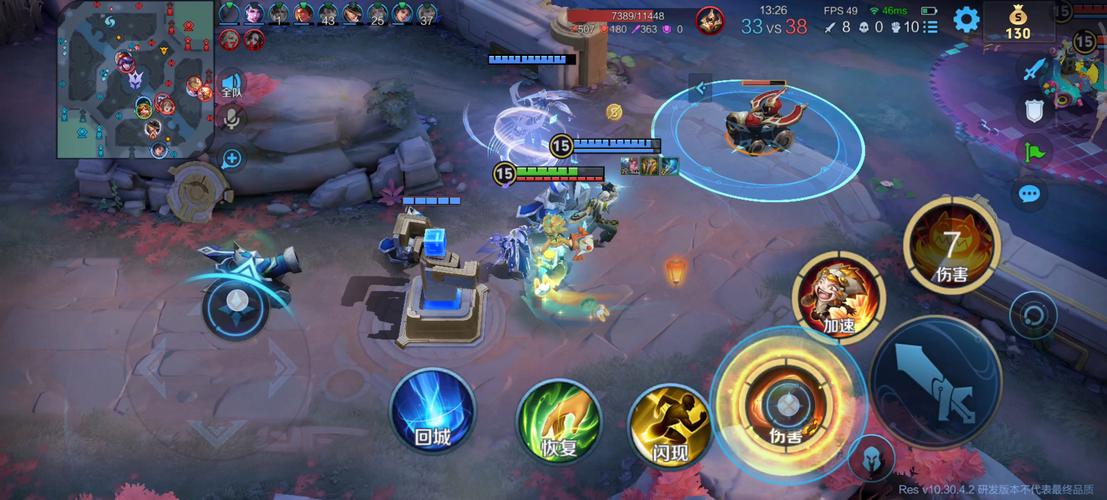Viewport: 1107px width, 500px height.
Task: Open the gear settings menu
Action: tap(965, 19)
